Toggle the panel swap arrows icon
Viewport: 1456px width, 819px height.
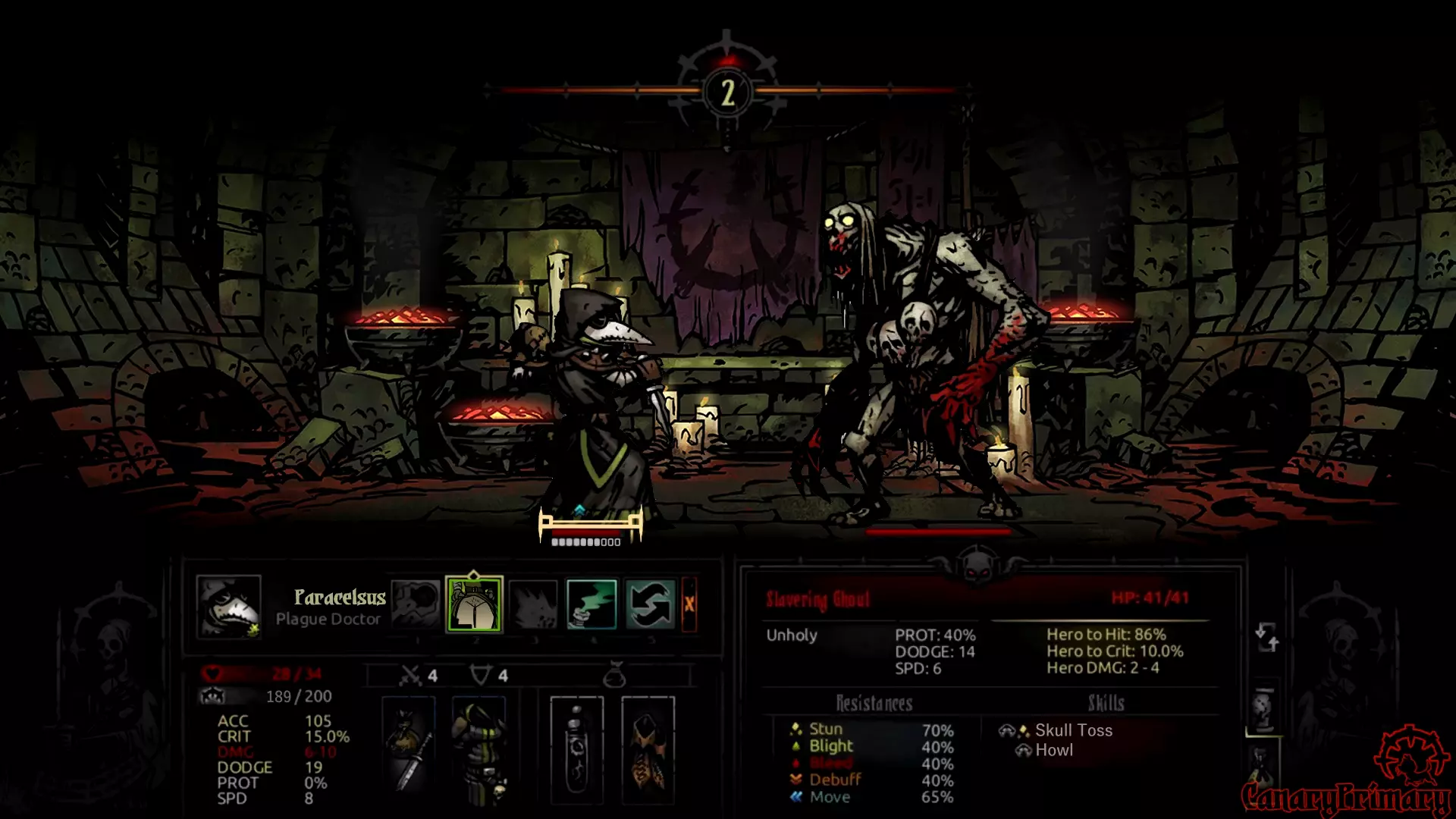(x=1266, y=637)
